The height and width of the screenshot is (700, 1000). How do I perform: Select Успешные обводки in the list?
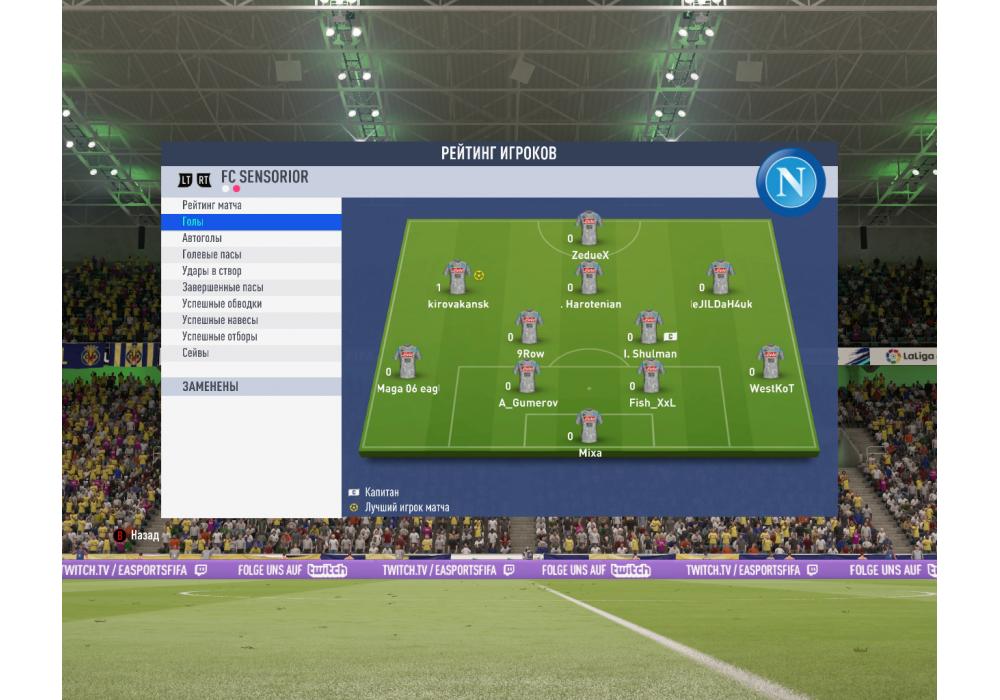tap(250, 304)
